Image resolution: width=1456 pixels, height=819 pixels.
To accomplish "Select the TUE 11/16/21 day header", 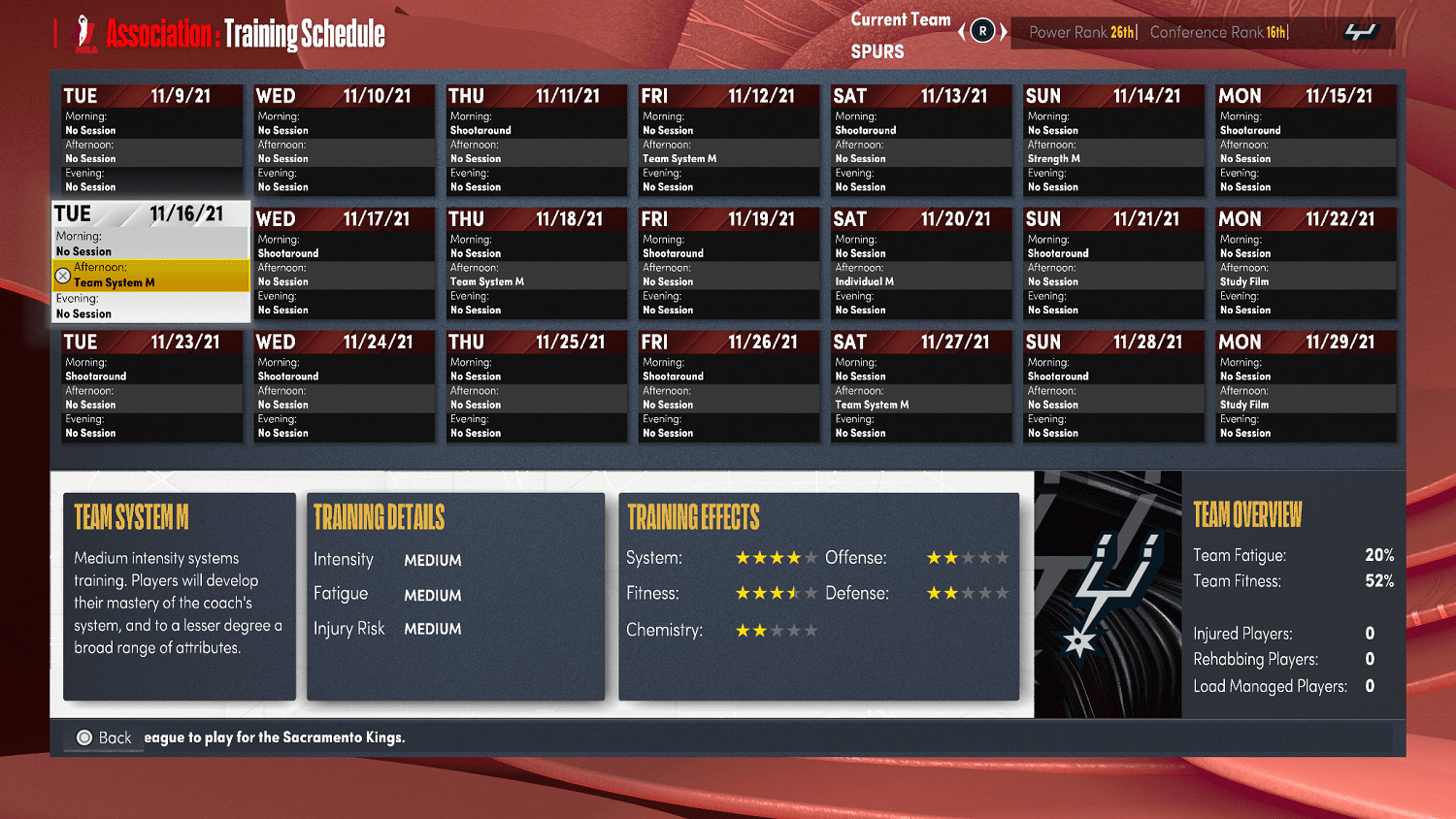I will point(150,213).
